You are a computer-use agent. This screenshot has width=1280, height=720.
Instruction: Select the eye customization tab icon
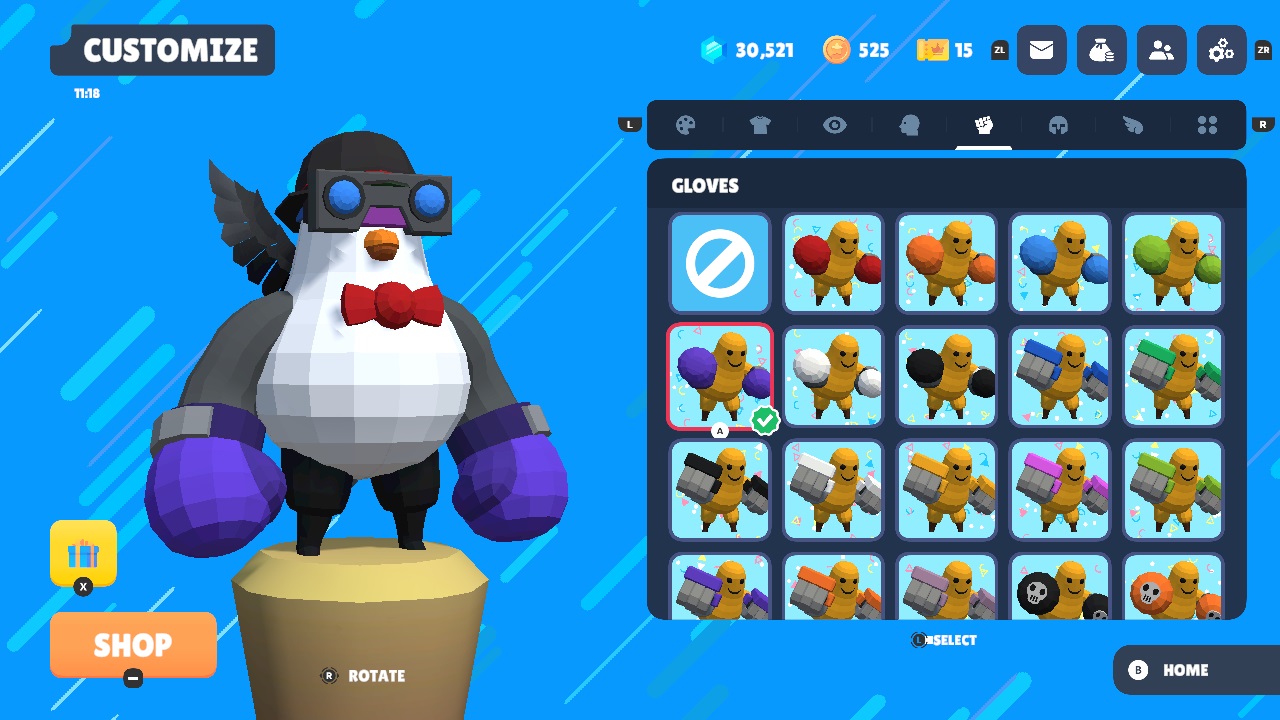click(x=835, y=125)
